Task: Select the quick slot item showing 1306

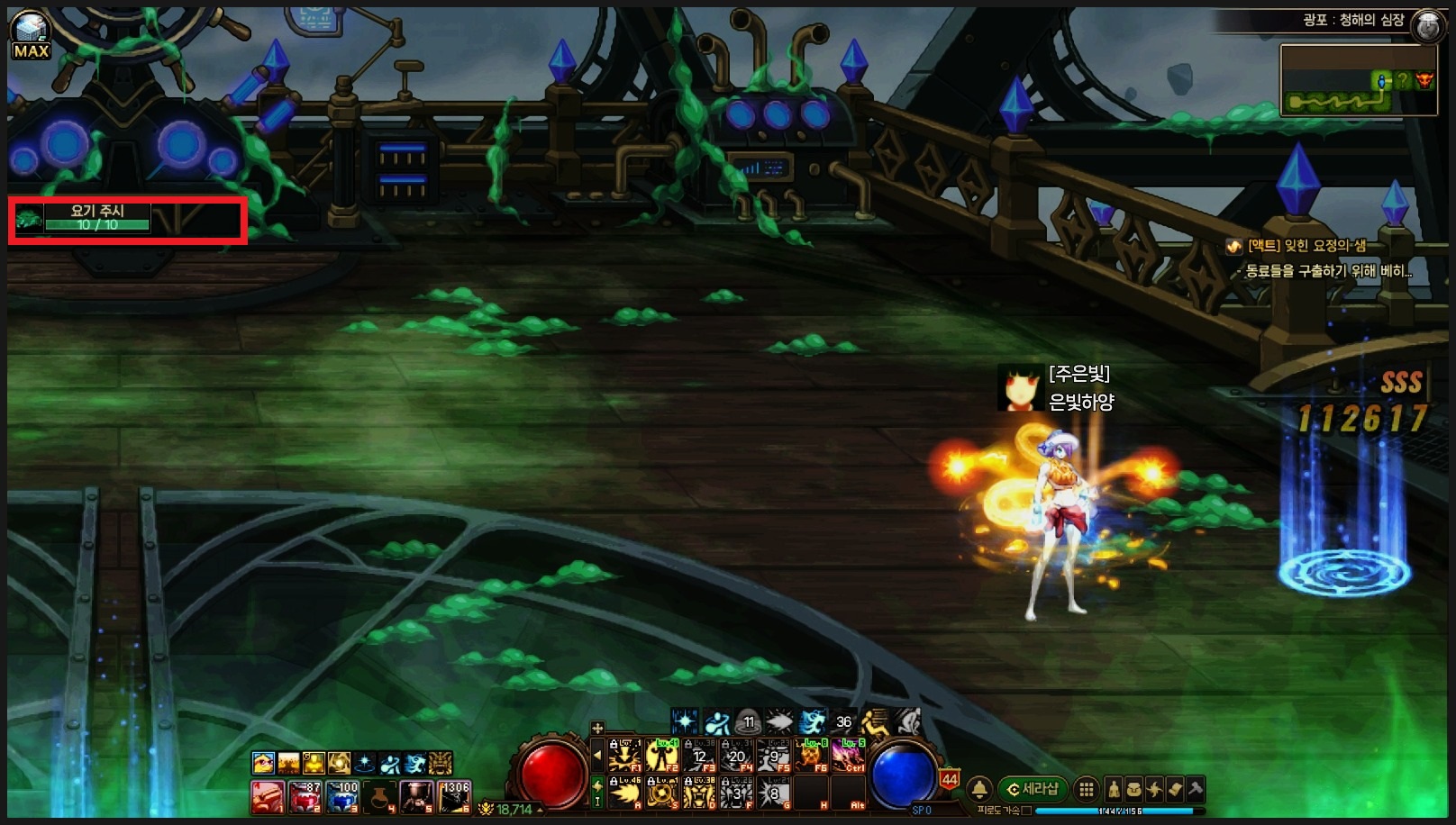Action: pyautogui.click(x=454, y=797)
